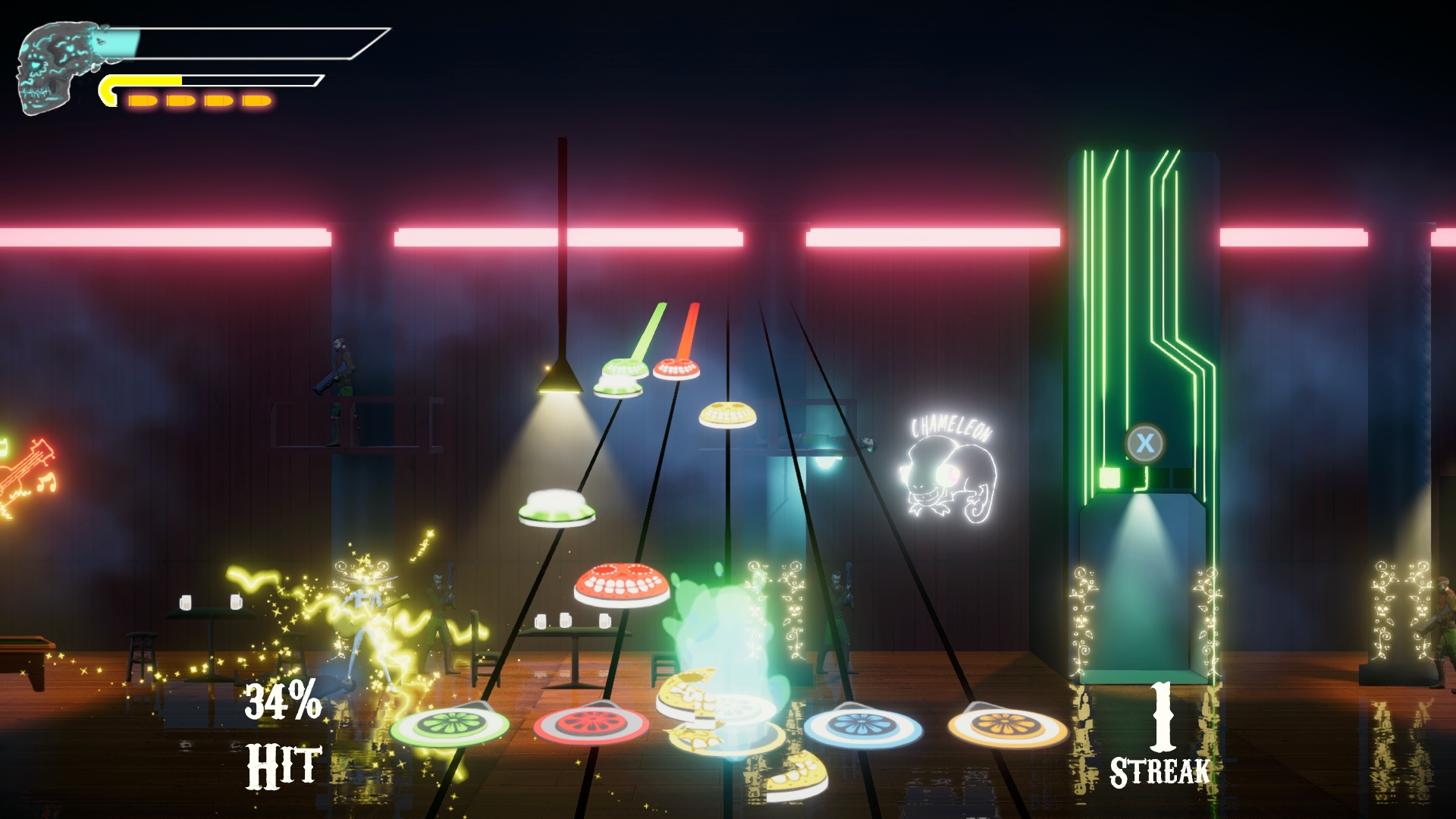
Task: Click the yellow power meter at top left
Action: click(x=190, y=80)
